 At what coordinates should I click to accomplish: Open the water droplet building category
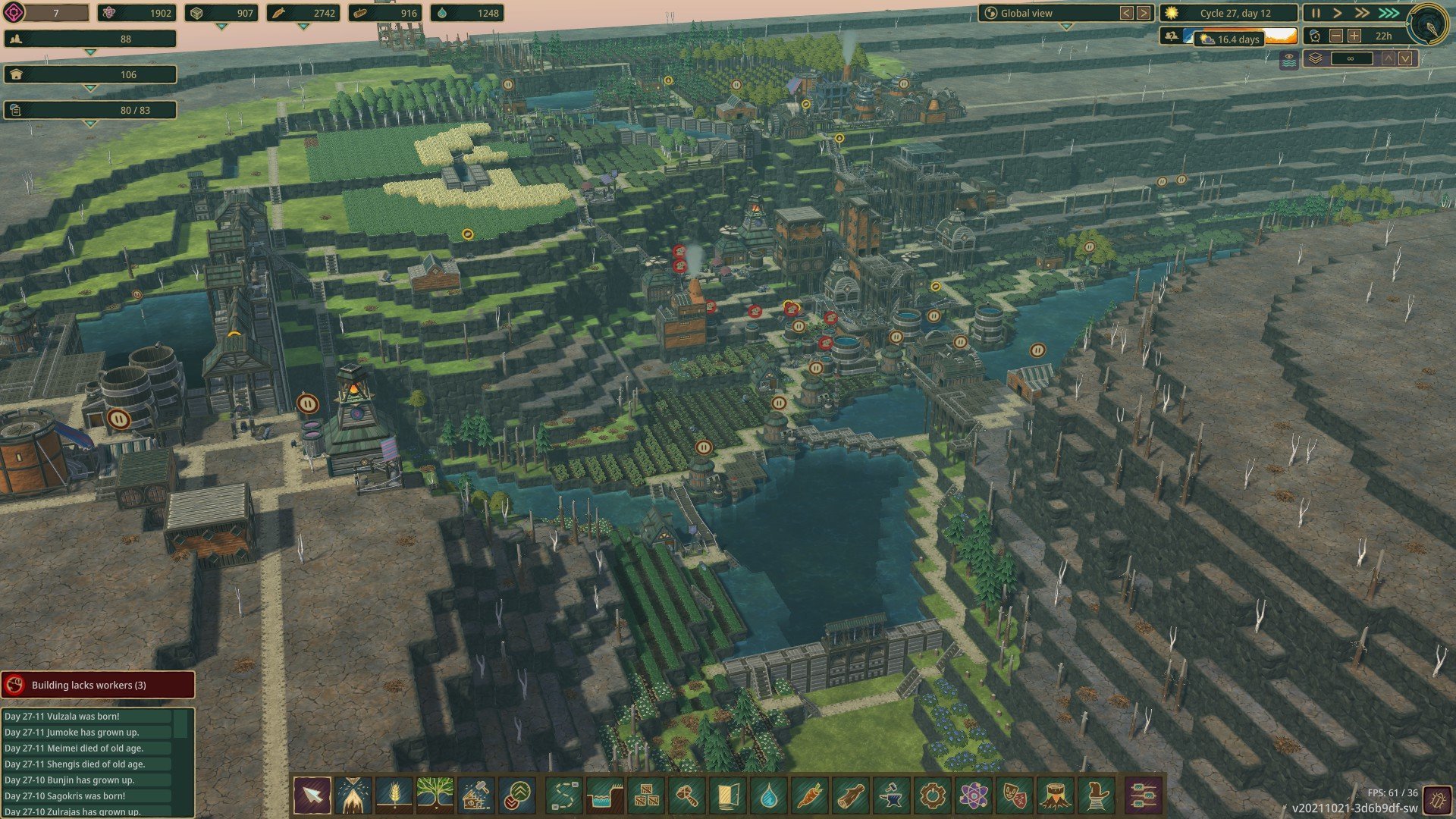pyautogui.click(x=769, y=796)
